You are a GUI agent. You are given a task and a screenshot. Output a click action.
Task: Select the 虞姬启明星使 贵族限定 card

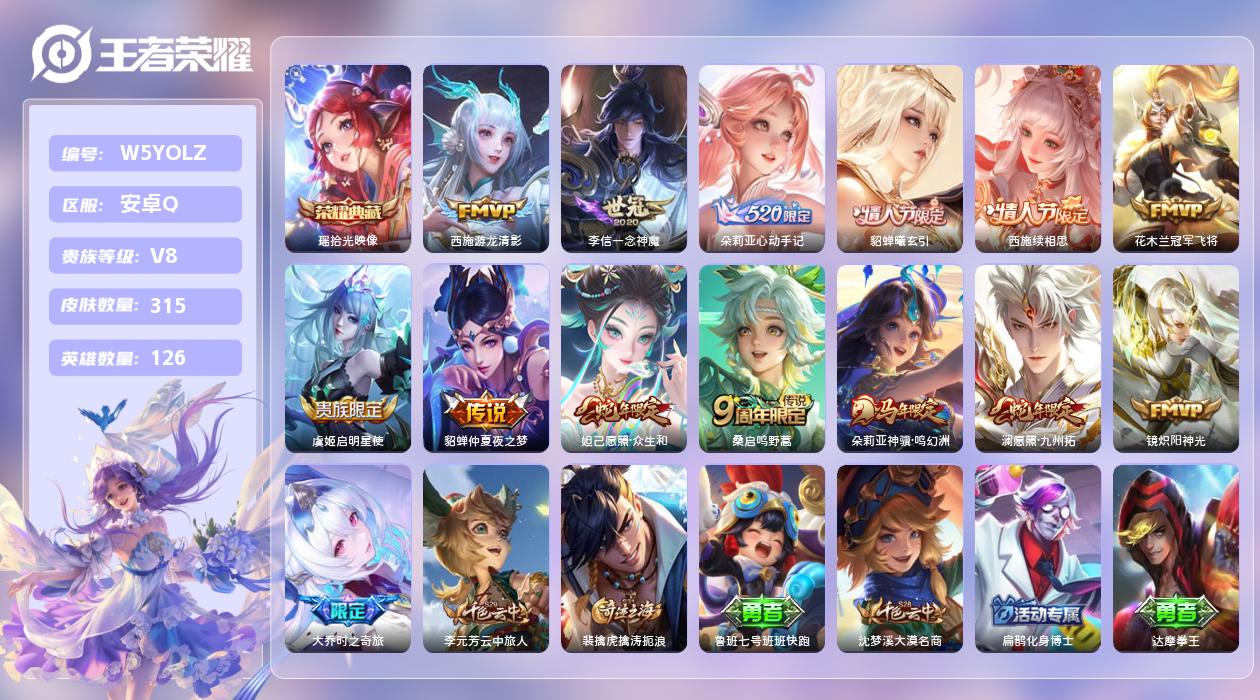pos(348,358)
